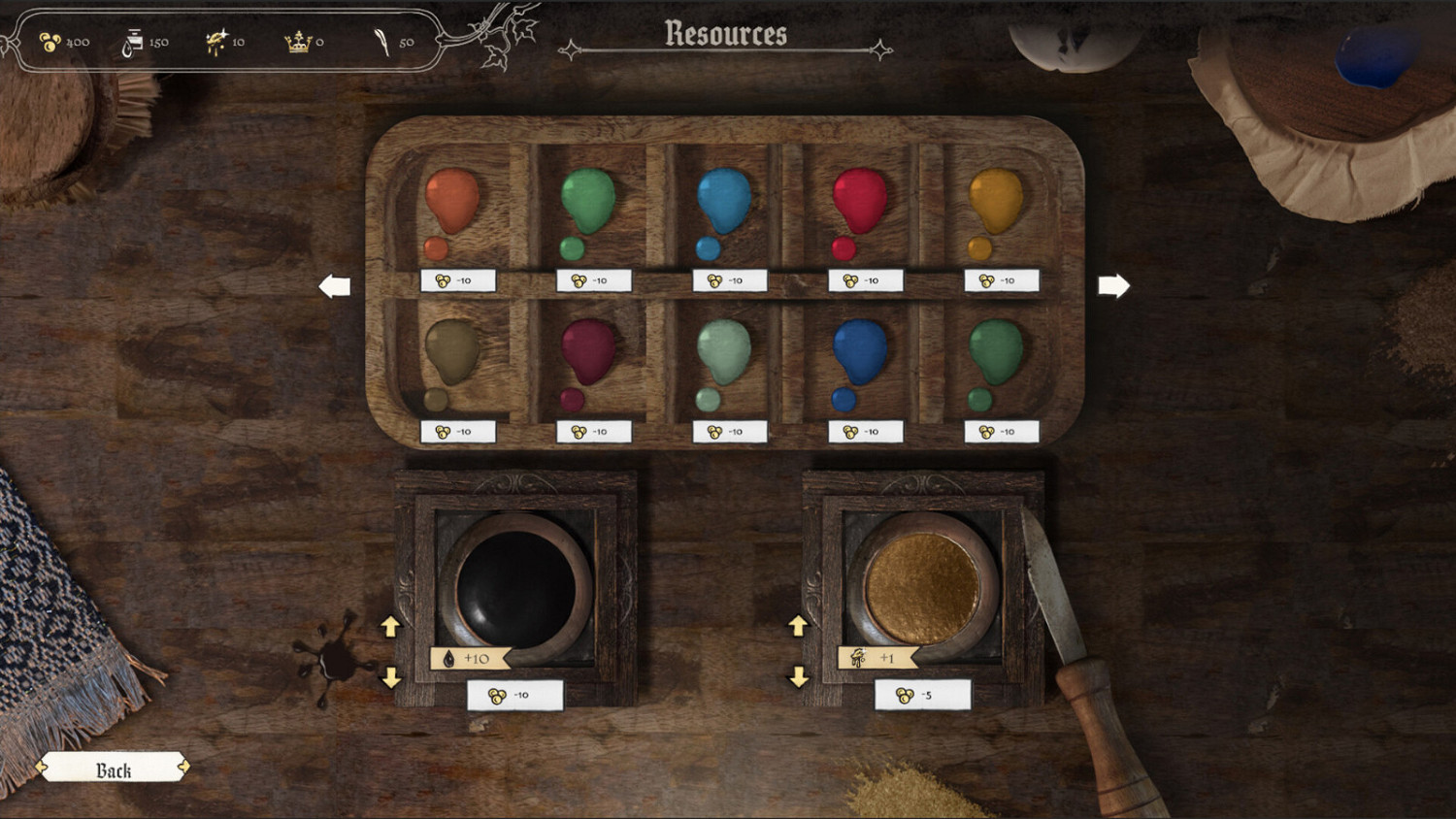Click the Back button
The image size is (1456, 819).
tap(115, 769)
